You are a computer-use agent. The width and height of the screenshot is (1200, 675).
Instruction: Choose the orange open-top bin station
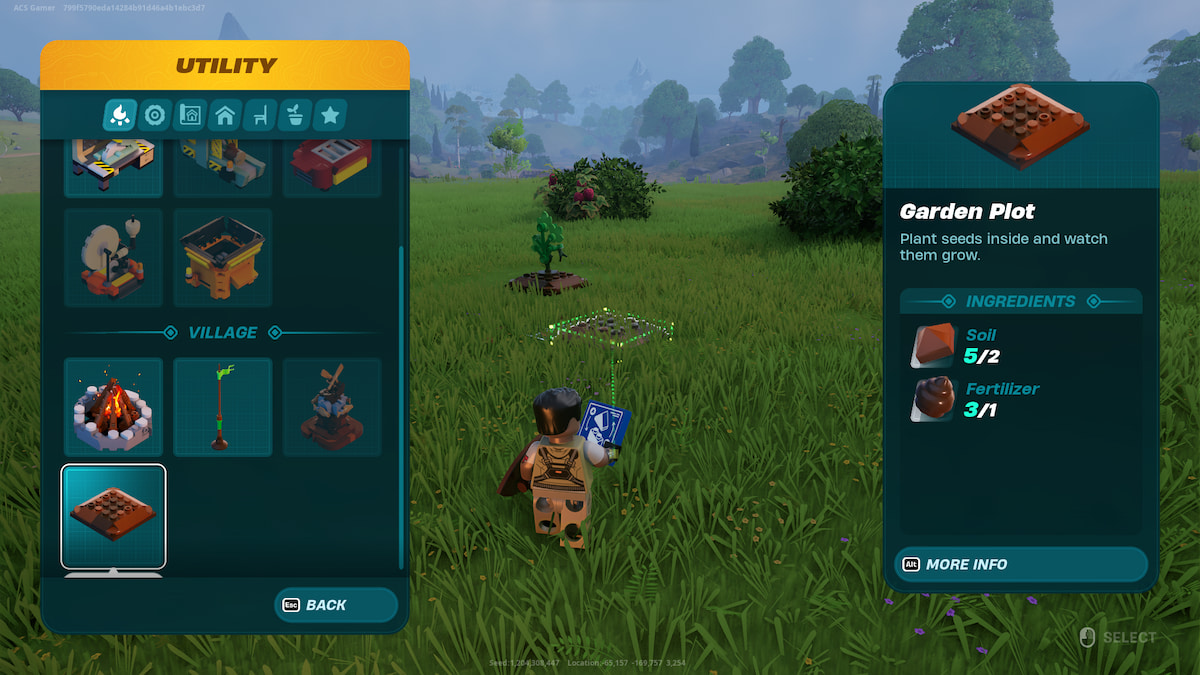pyautogui.click(x=222, y=257)
